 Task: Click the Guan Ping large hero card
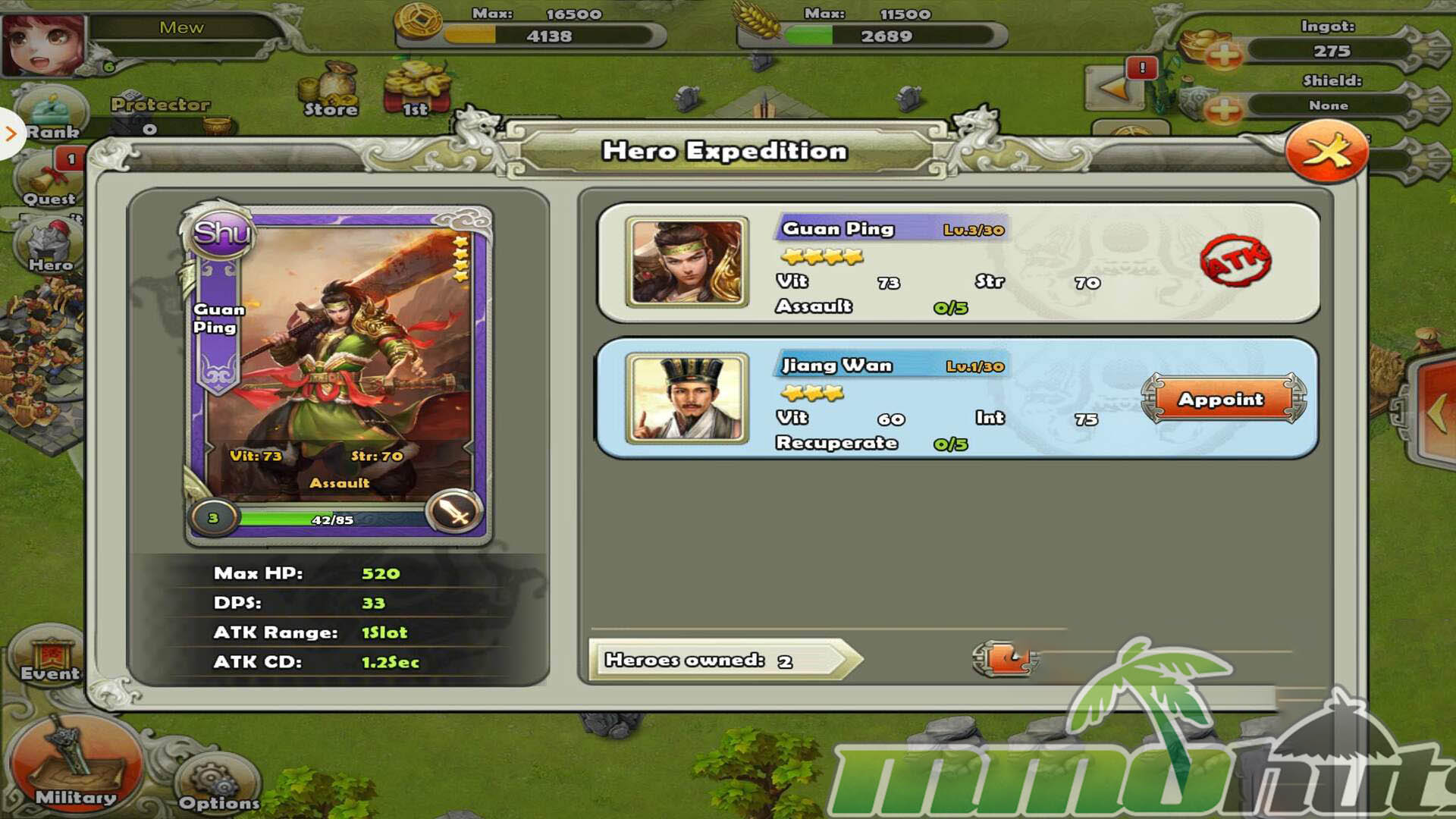click(x=339, y=372)
